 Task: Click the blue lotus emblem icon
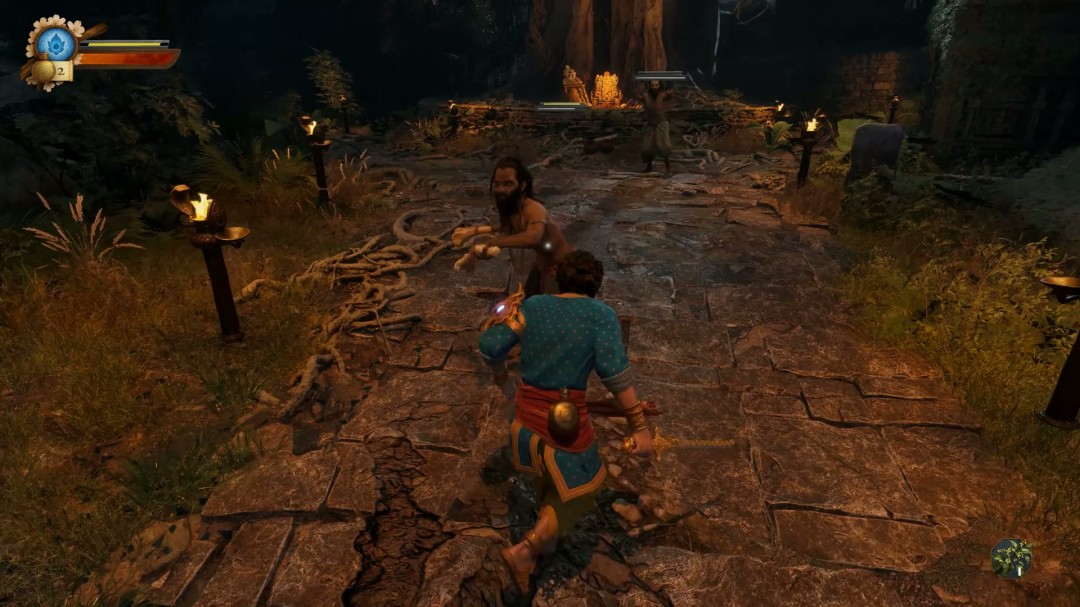click(56, 43)
